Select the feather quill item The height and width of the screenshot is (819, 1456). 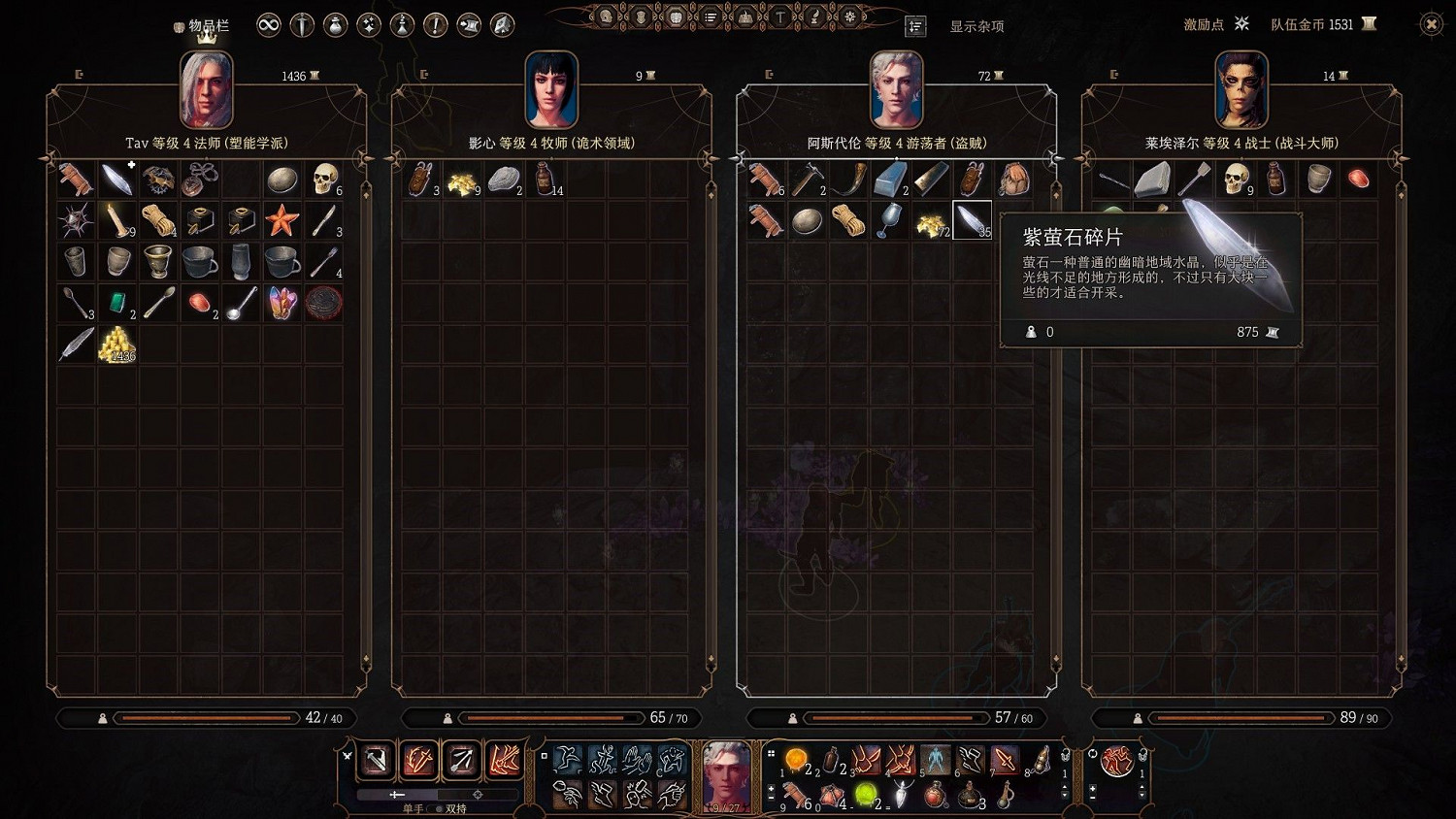tap(76, 344)
